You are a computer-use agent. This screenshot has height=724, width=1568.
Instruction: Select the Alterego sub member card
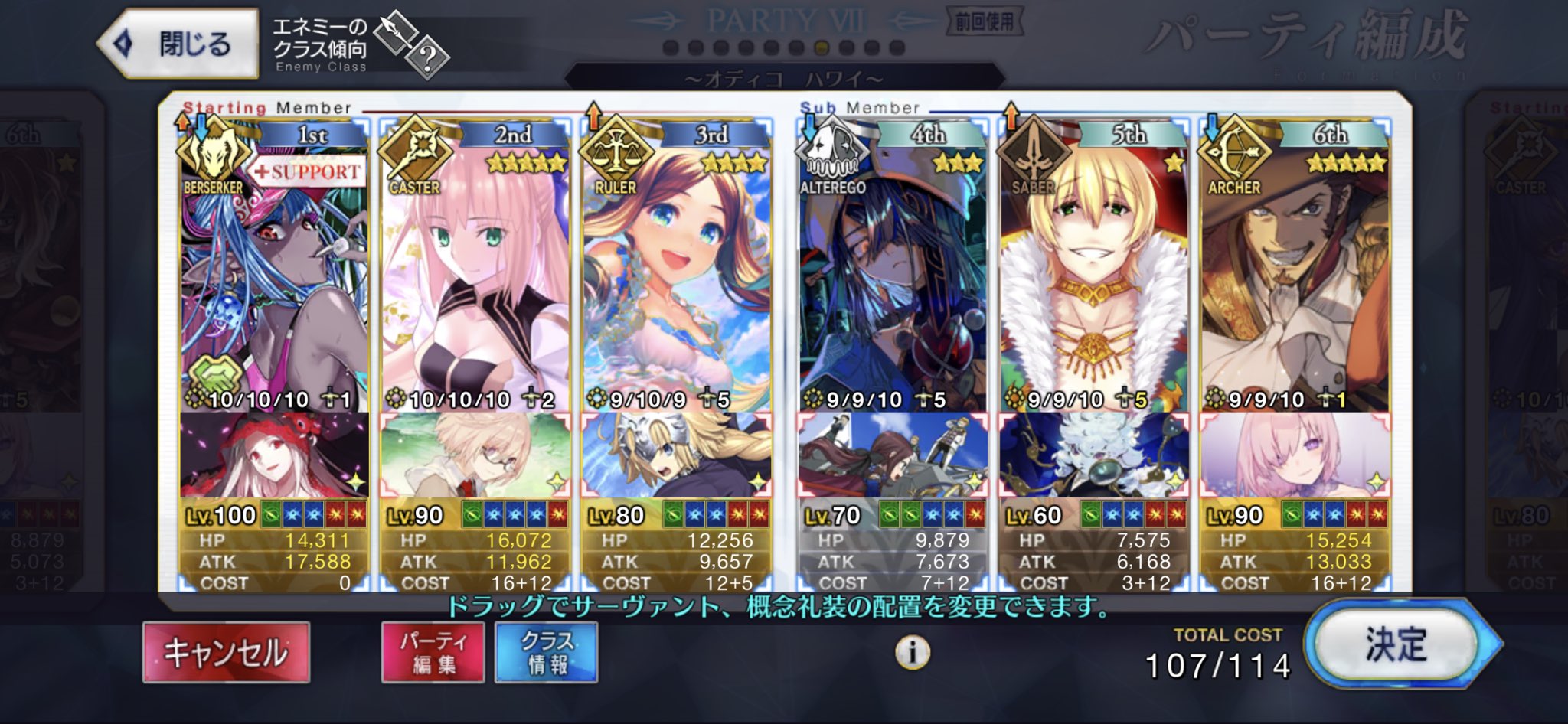click(892, 276)
